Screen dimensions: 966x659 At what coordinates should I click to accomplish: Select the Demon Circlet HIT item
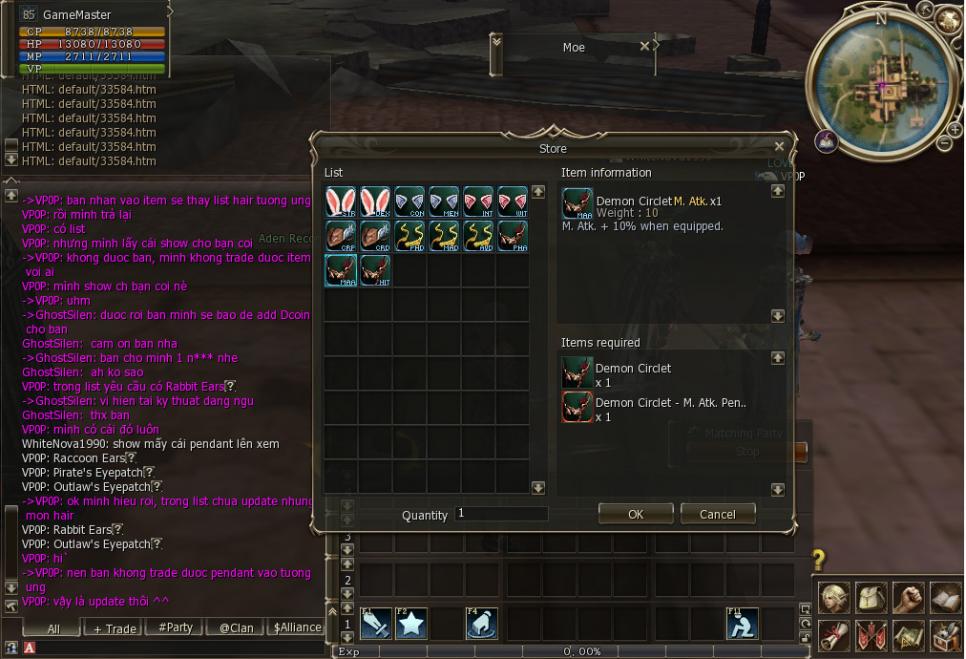(x=375, y=270)
